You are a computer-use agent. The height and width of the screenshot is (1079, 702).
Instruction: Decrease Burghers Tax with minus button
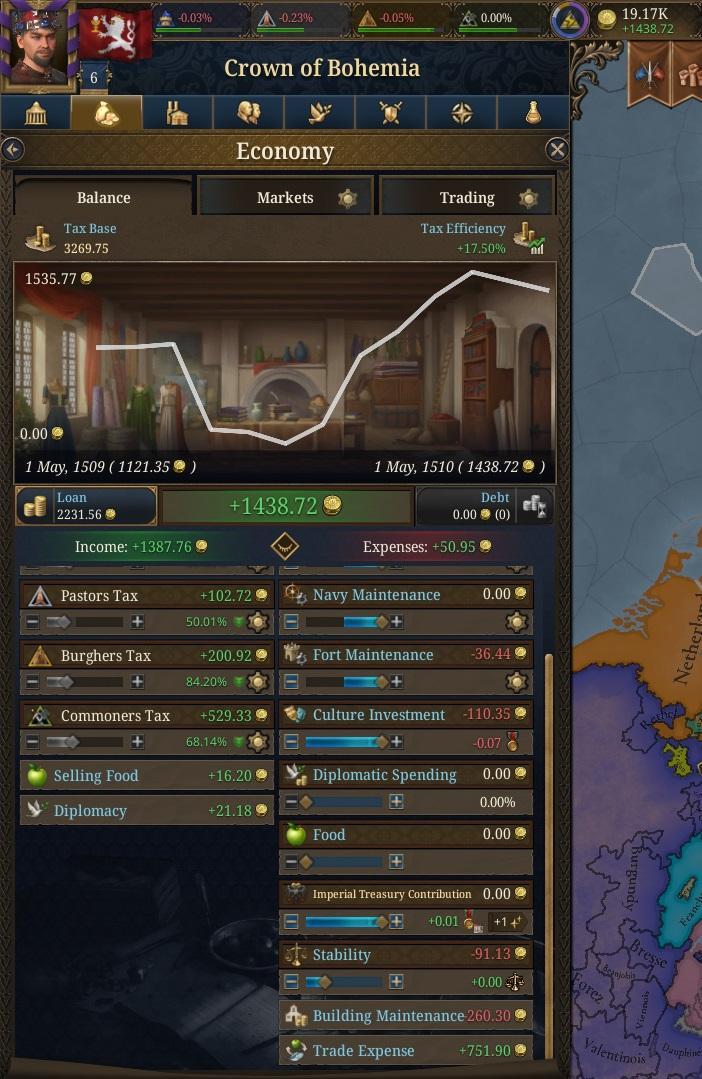33,682
